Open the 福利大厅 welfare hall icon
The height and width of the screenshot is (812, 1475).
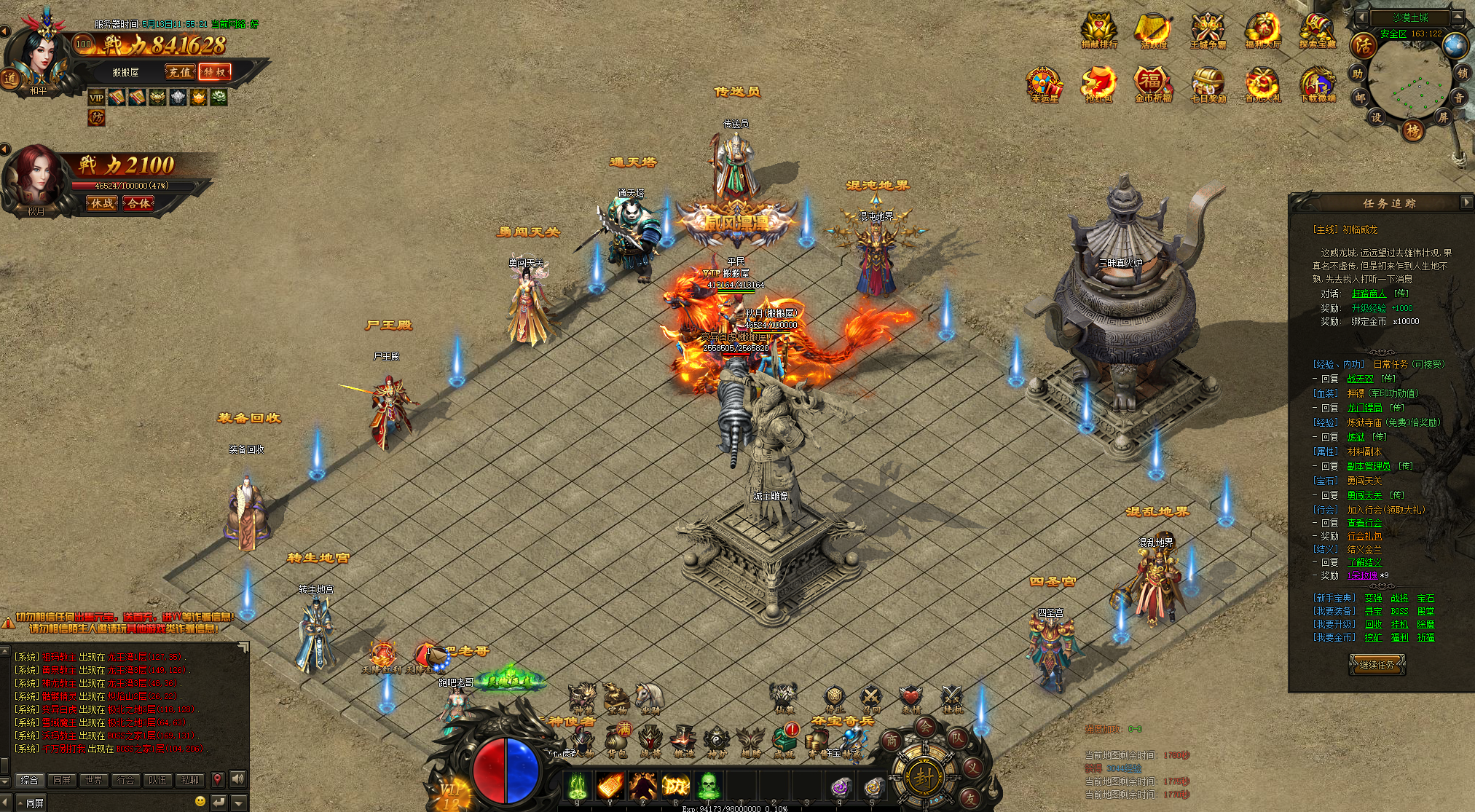[1263, 31]
